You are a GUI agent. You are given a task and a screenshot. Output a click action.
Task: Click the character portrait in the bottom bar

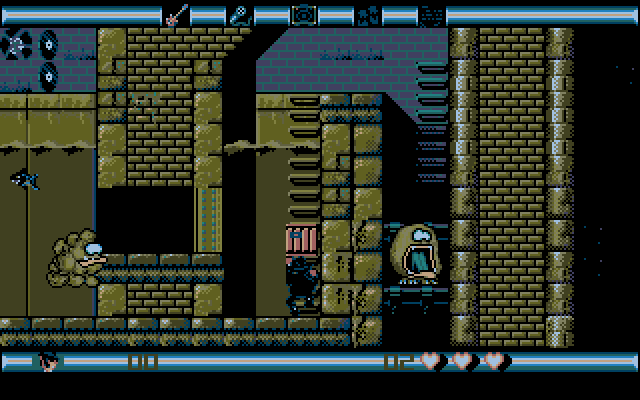pyautogui.click(x=49, y=360)
